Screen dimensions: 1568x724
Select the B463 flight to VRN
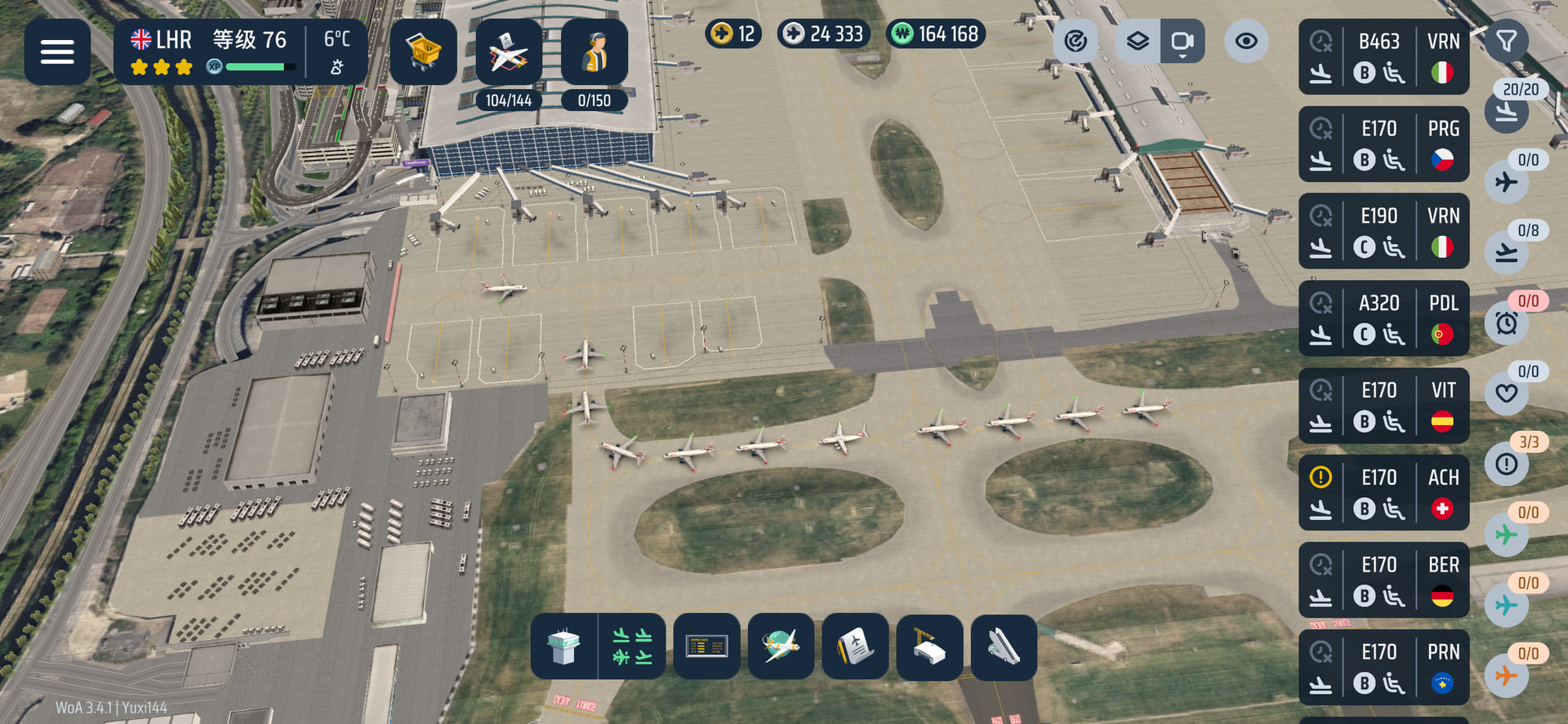coord(1383,56)
